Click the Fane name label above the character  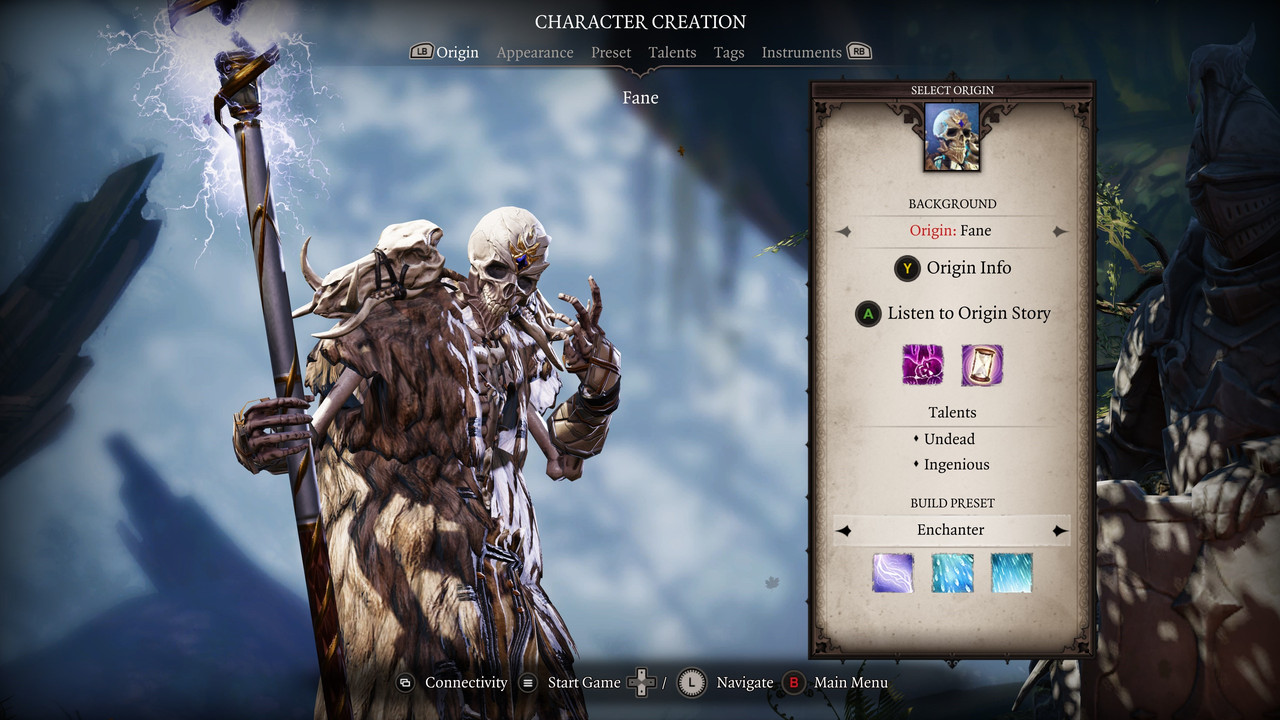point(640,97)
